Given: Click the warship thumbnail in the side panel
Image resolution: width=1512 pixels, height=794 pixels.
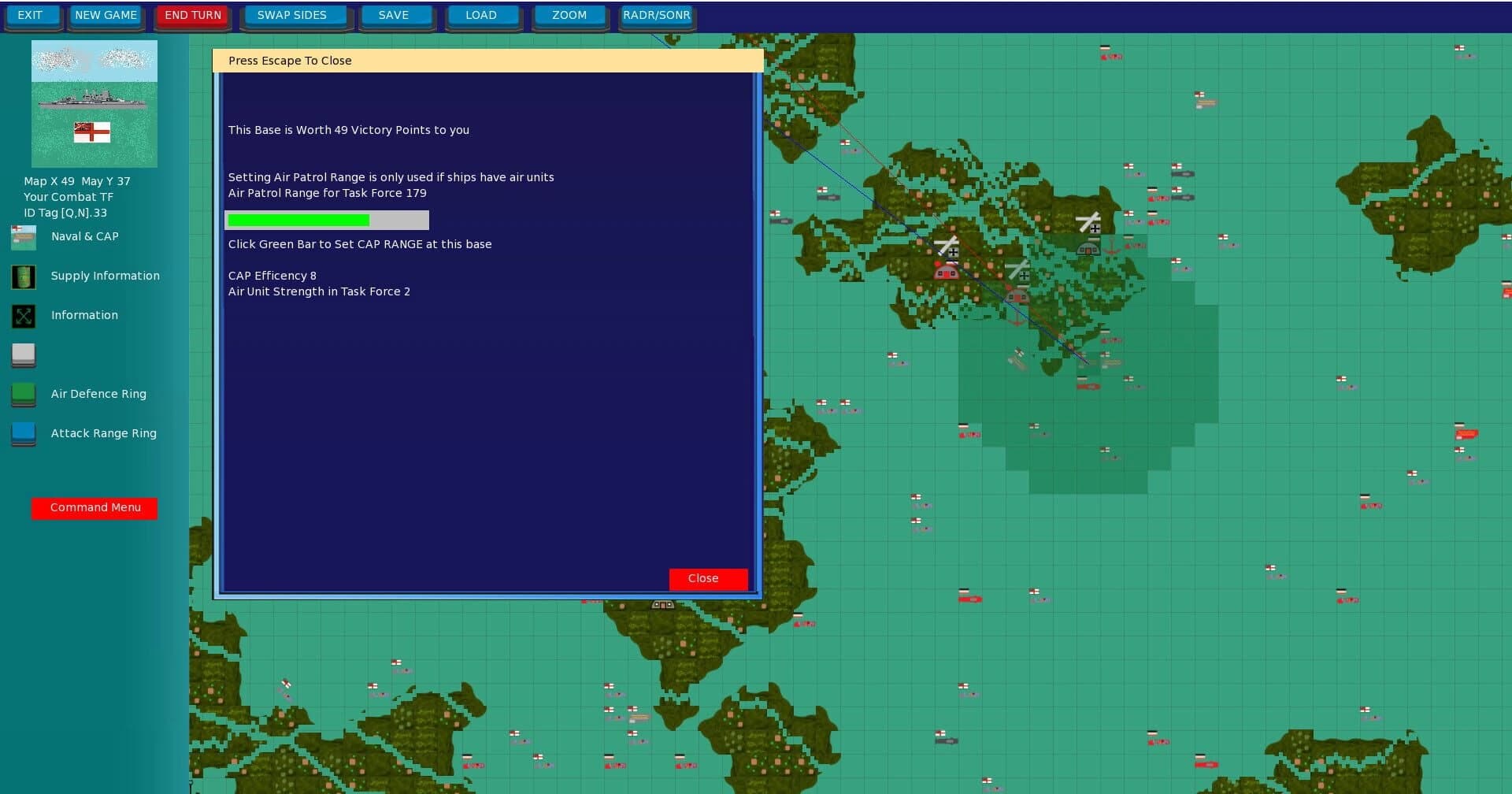Looking at the screenshot, I should [94, 103].
